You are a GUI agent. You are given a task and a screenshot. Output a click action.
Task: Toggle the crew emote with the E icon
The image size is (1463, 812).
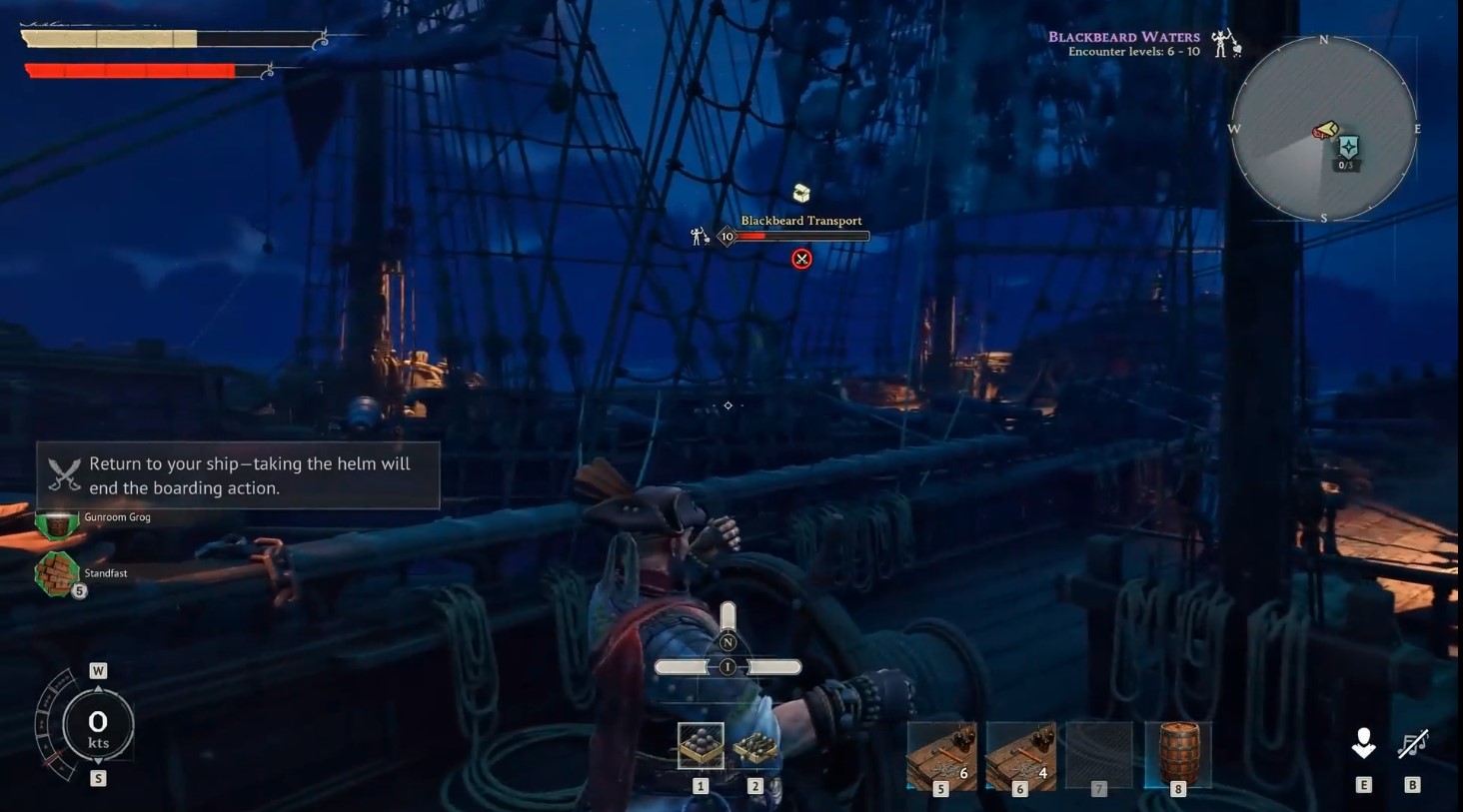(1363, 744)
